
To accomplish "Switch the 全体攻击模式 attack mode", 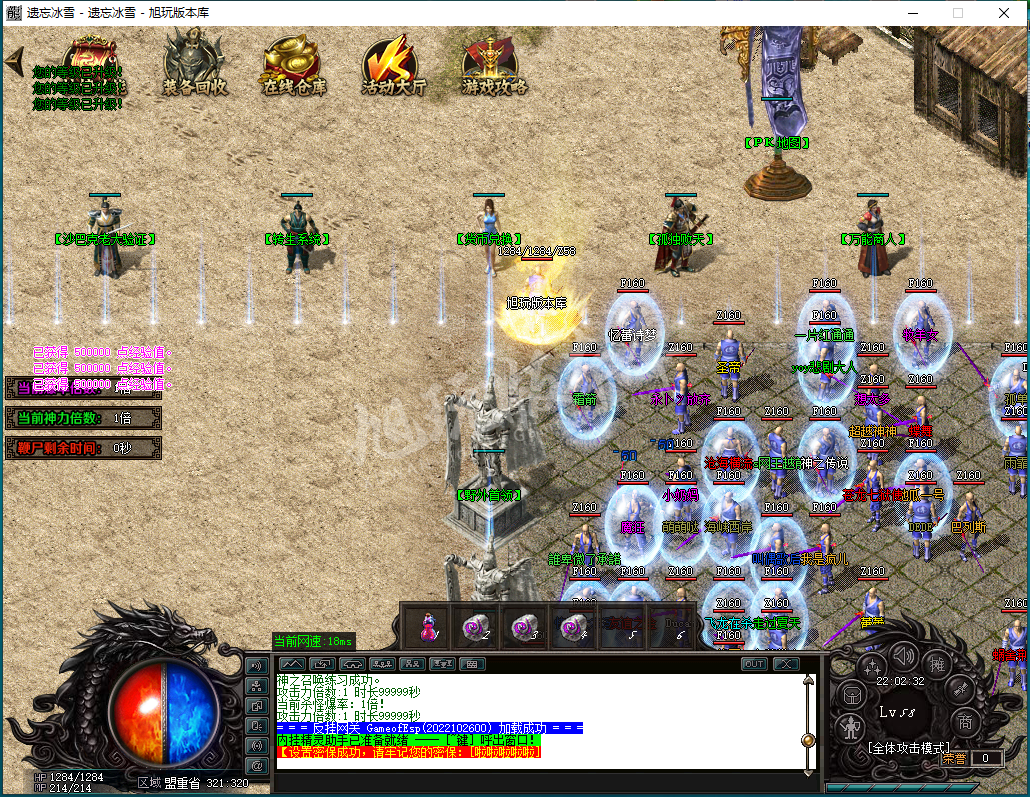I will pyautogui.click(x=908, y=747).
